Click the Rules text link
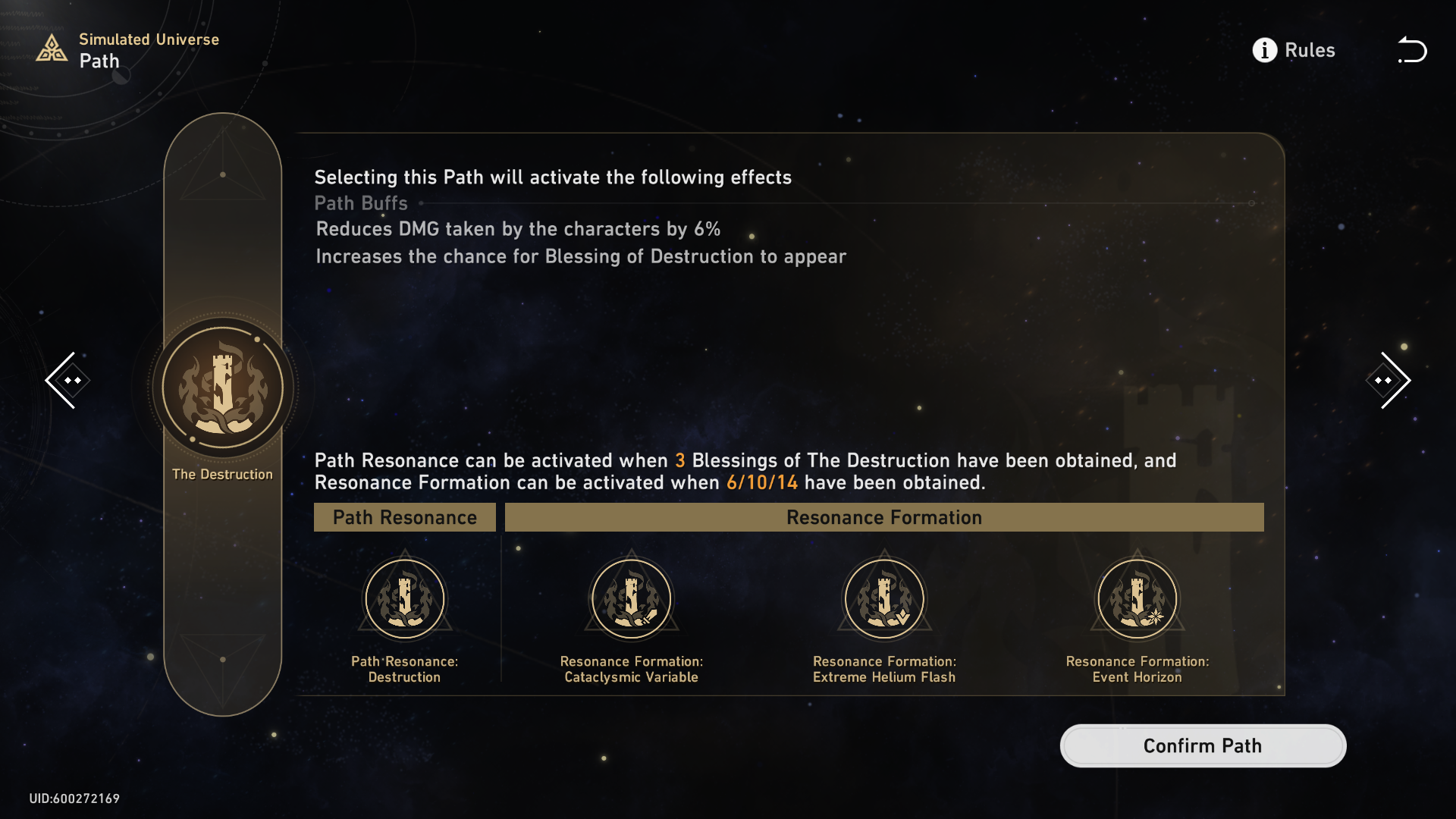This screenshot has width=1456, height=819. [x=1310, y=50]
